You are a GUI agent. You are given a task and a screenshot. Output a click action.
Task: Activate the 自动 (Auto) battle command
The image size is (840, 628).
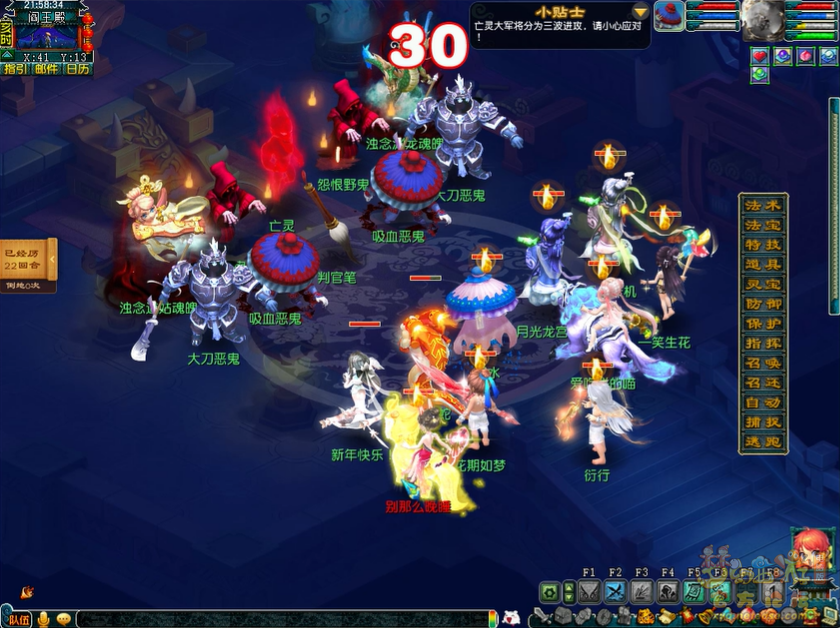point(764,403)
